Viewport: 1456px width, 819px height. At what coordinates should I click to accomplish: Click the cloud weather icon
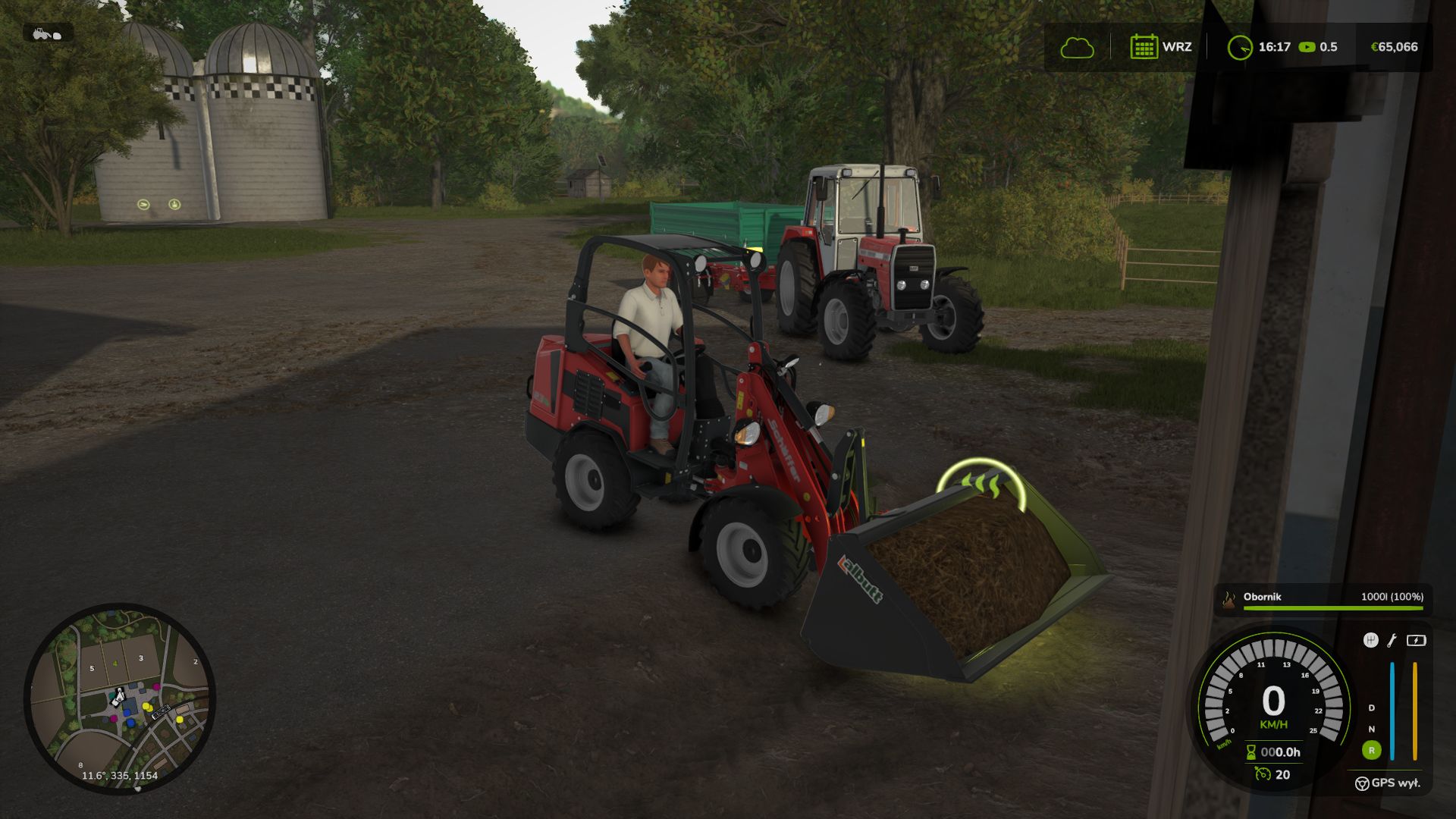pyautogui.click(x=1077, y=48)
